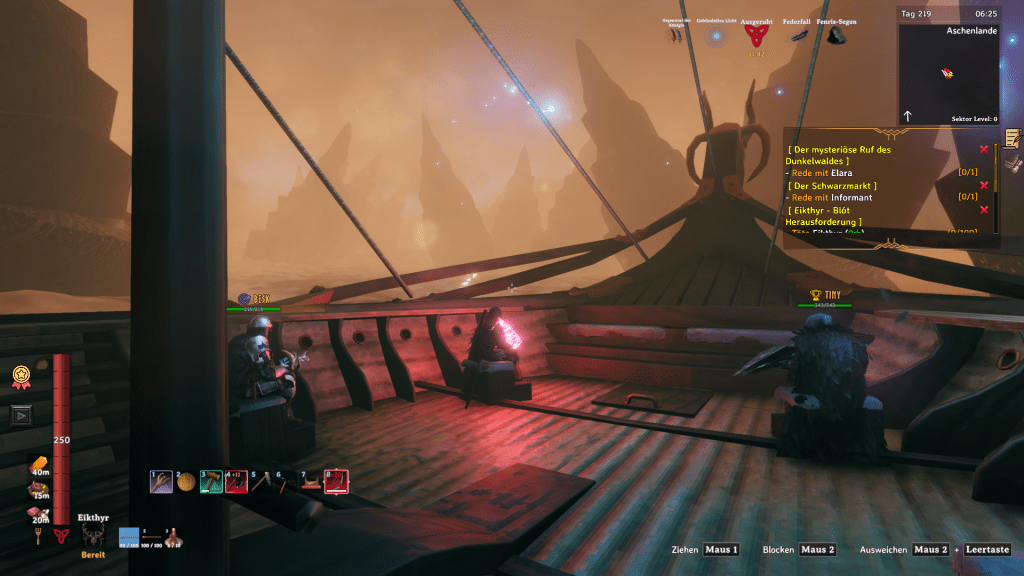Select the pickaxe in hotbar slot 5
This screenshot has width=1024, height=576.
[x=260, y=482]
